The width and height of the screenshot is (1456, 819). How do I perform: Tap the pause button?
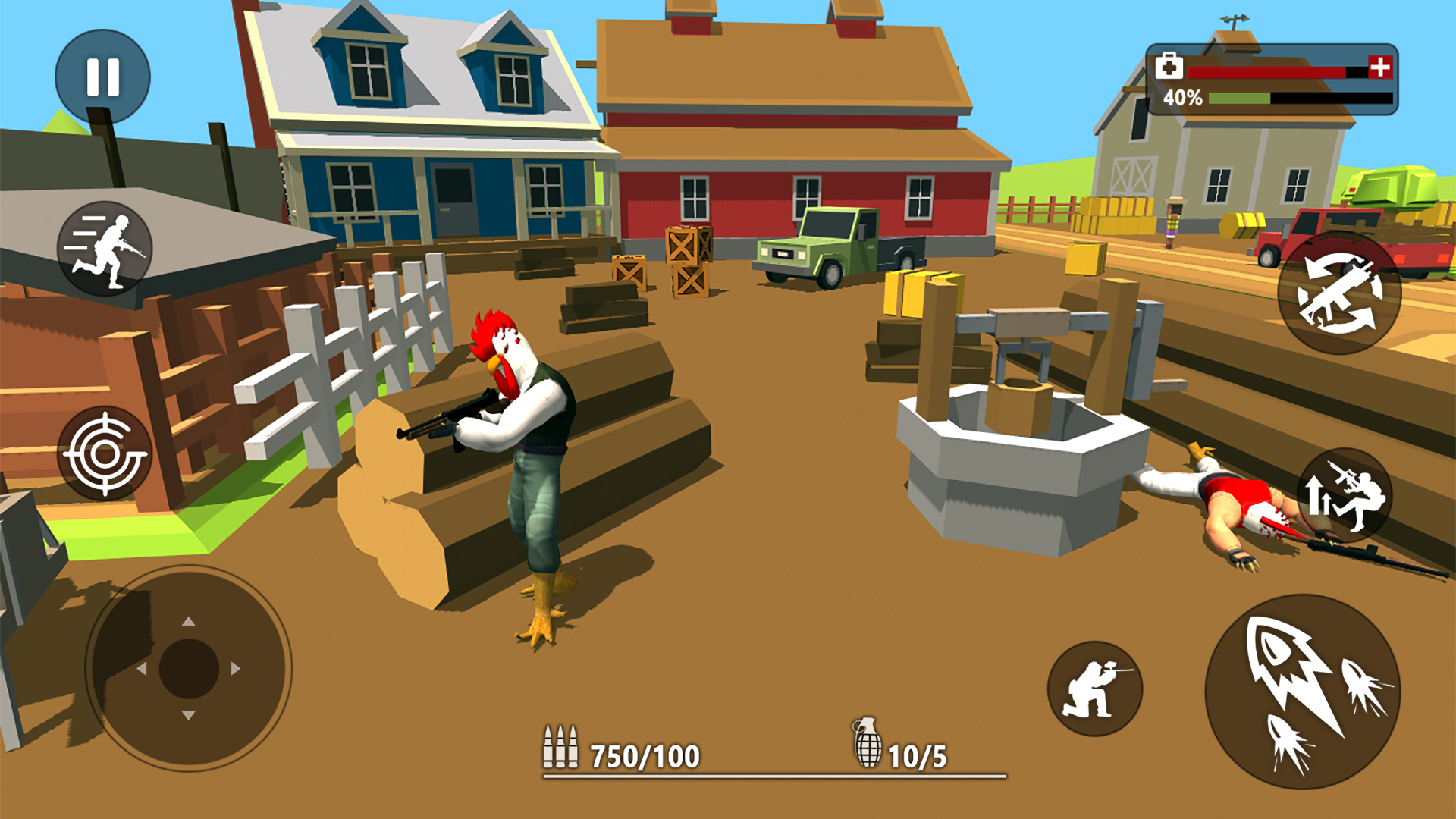pos(102,74)
